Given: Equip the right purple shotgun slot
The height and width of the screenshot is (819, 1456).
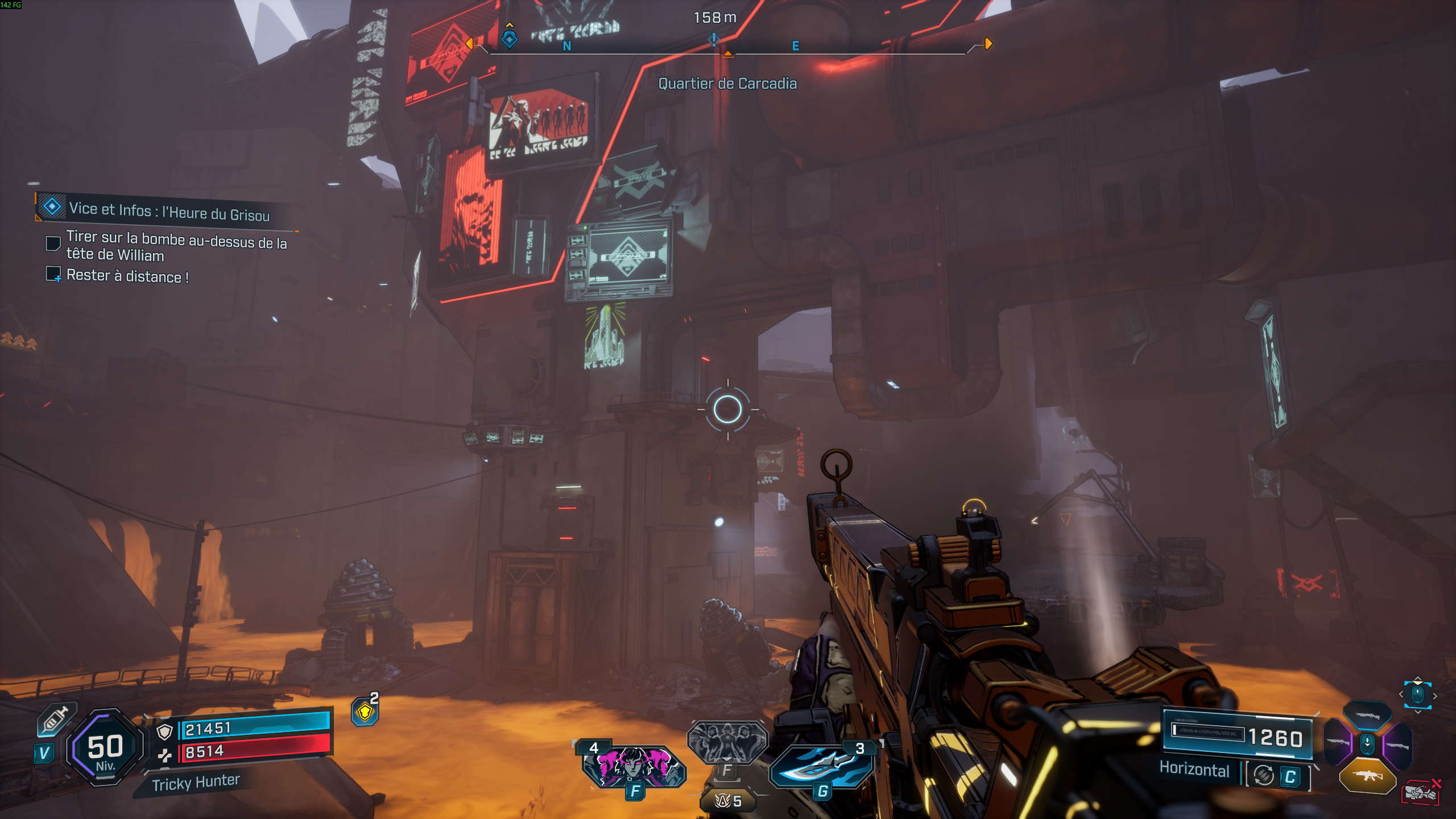Looking at the screenshot, I should click(x=1397, y=745).
